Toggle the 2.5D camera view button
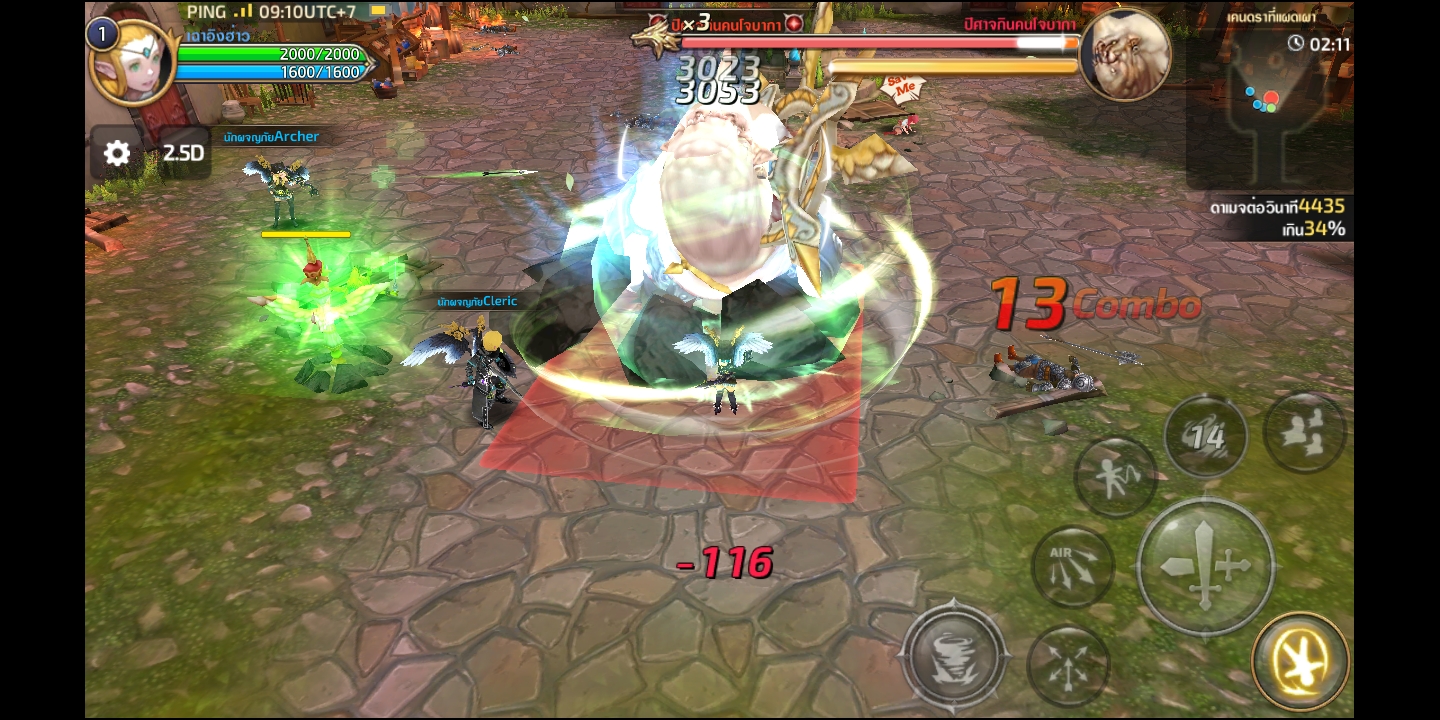 tap(184, 153)
